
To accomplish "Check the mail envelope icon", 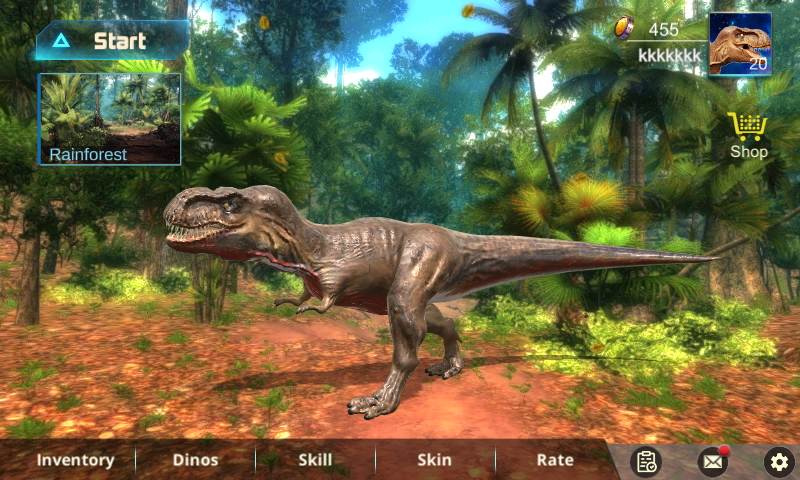I will click(x=712, y=461).
